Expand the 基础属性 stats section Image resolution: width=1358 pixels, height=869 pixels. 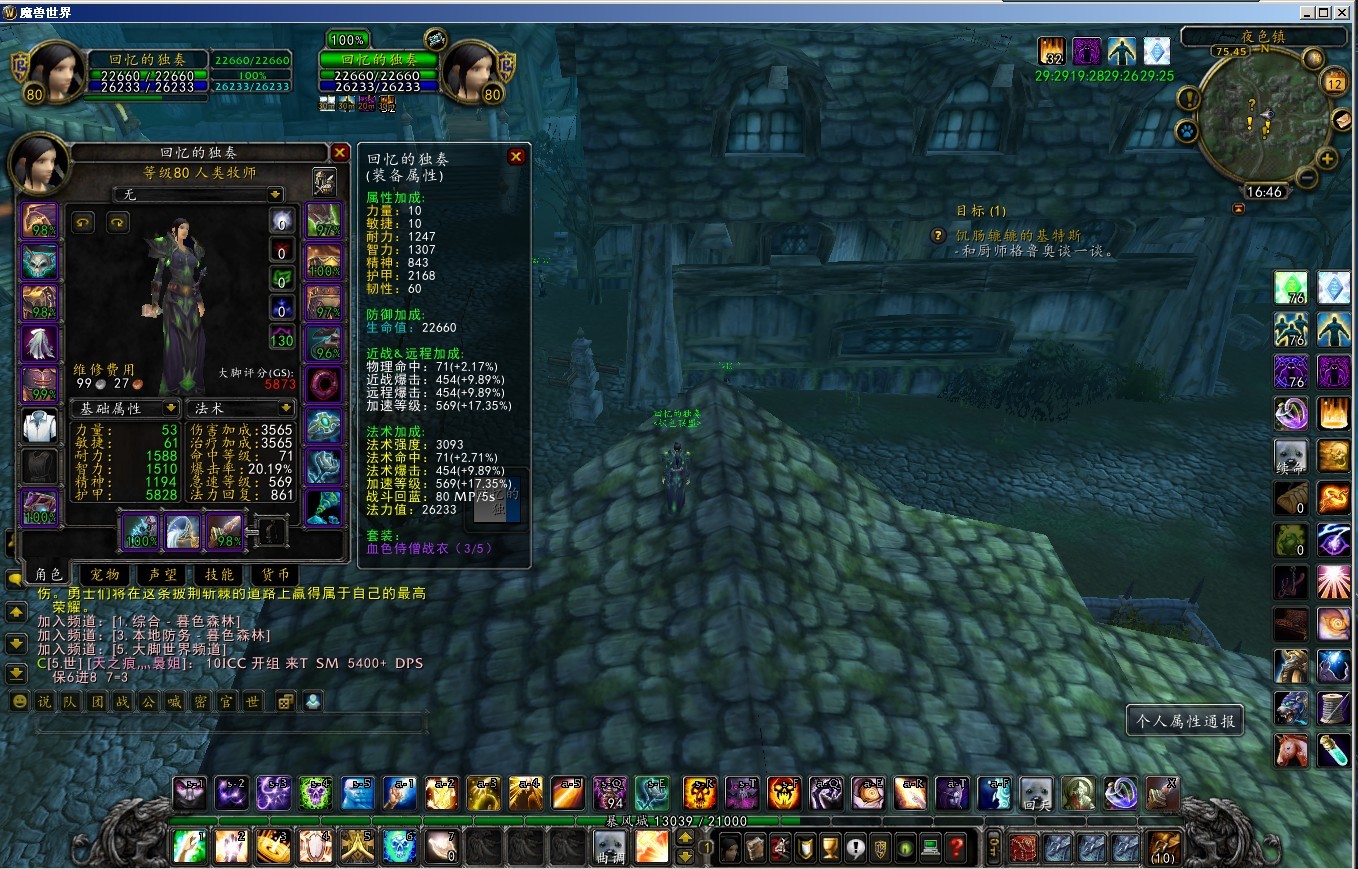[x=125, y=408]
